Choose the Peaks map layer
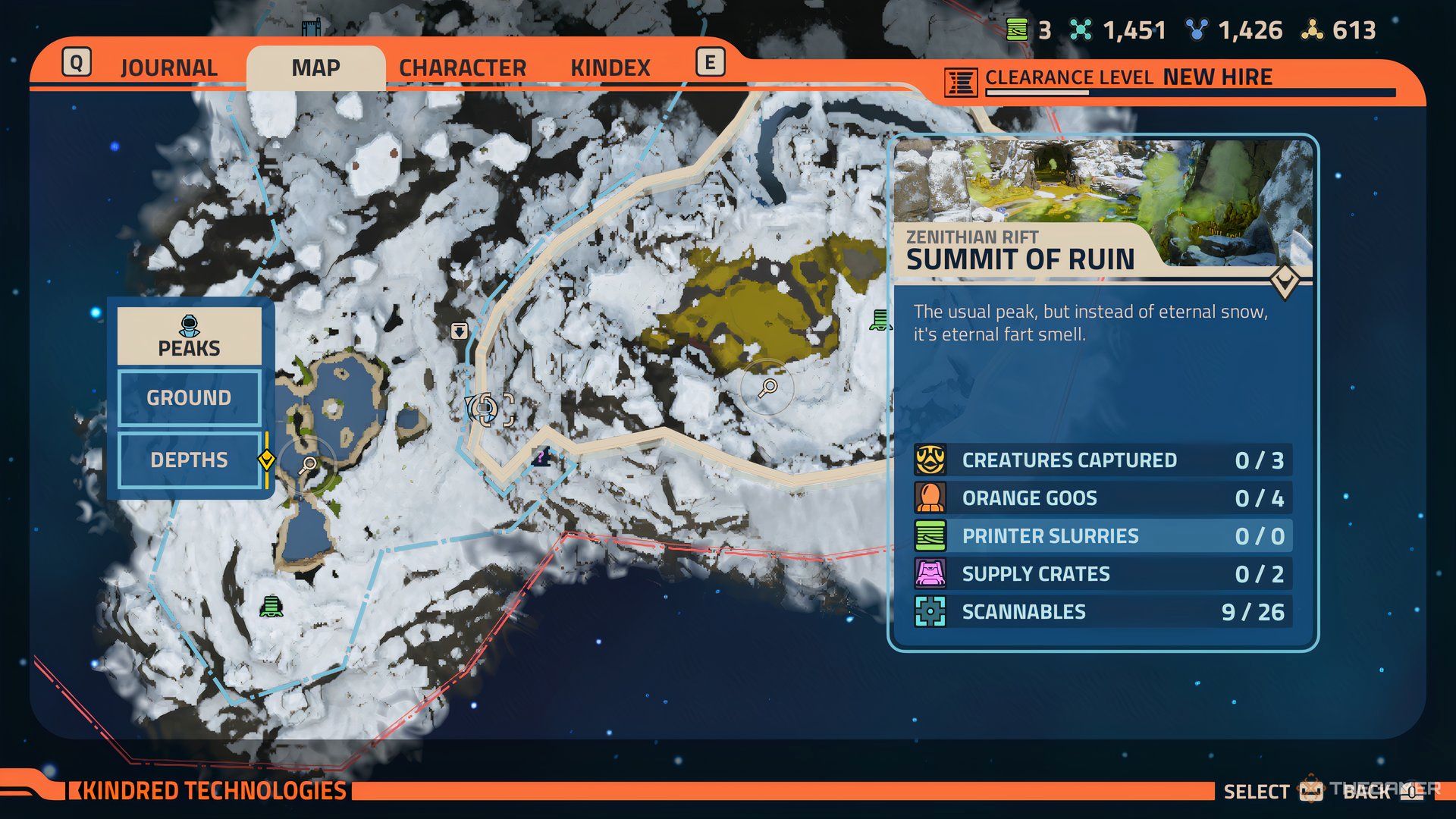 pyautogui.click(x=189, y=337)
